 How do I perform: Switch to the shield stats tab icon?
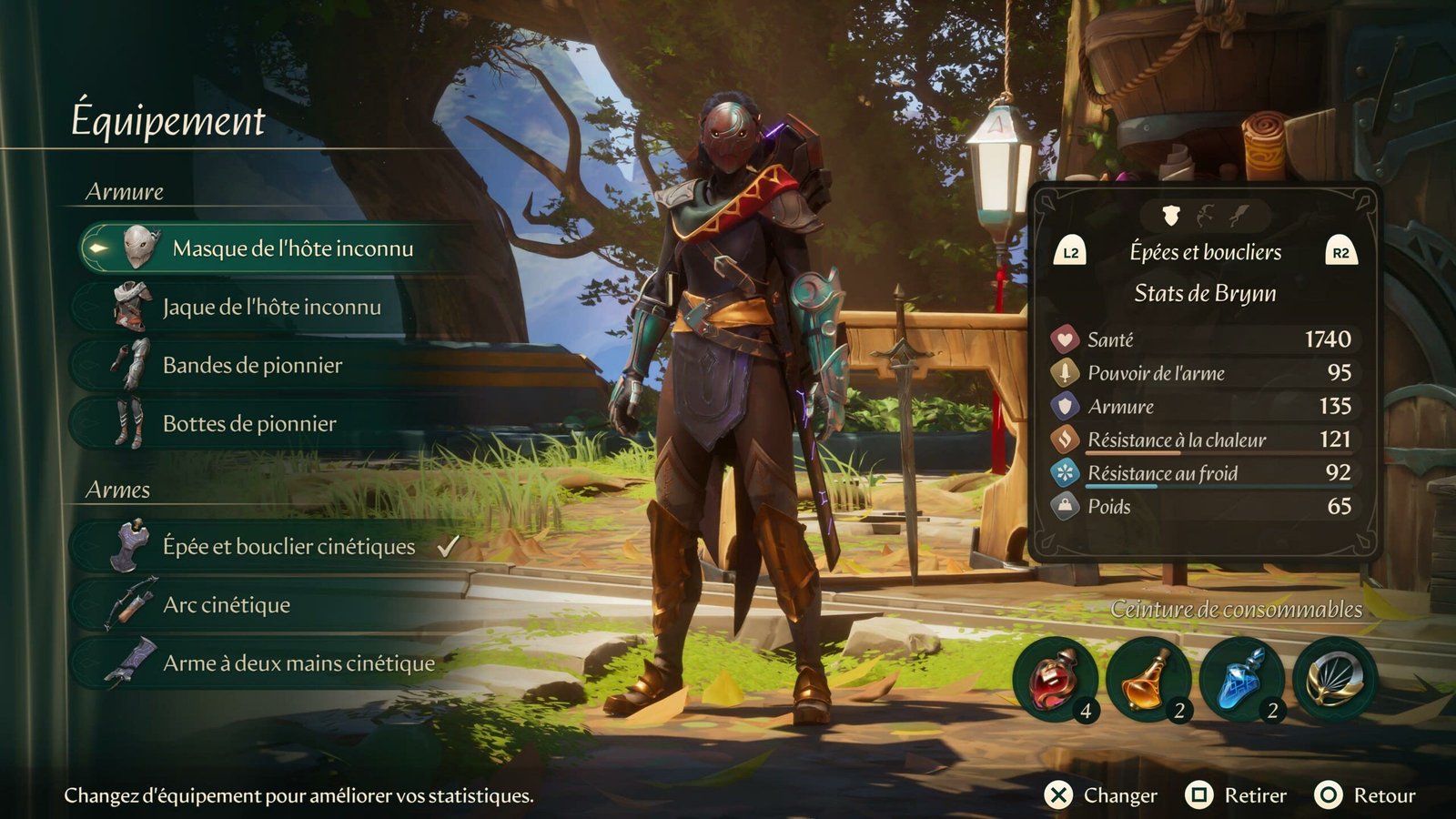[x=1171, y=216]
